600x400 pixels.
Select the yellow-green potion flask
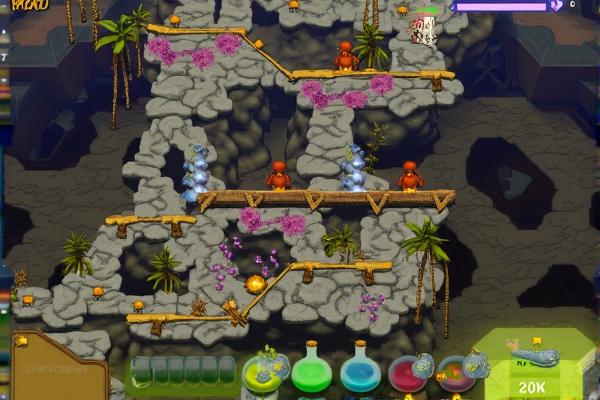tap(263, 372)
